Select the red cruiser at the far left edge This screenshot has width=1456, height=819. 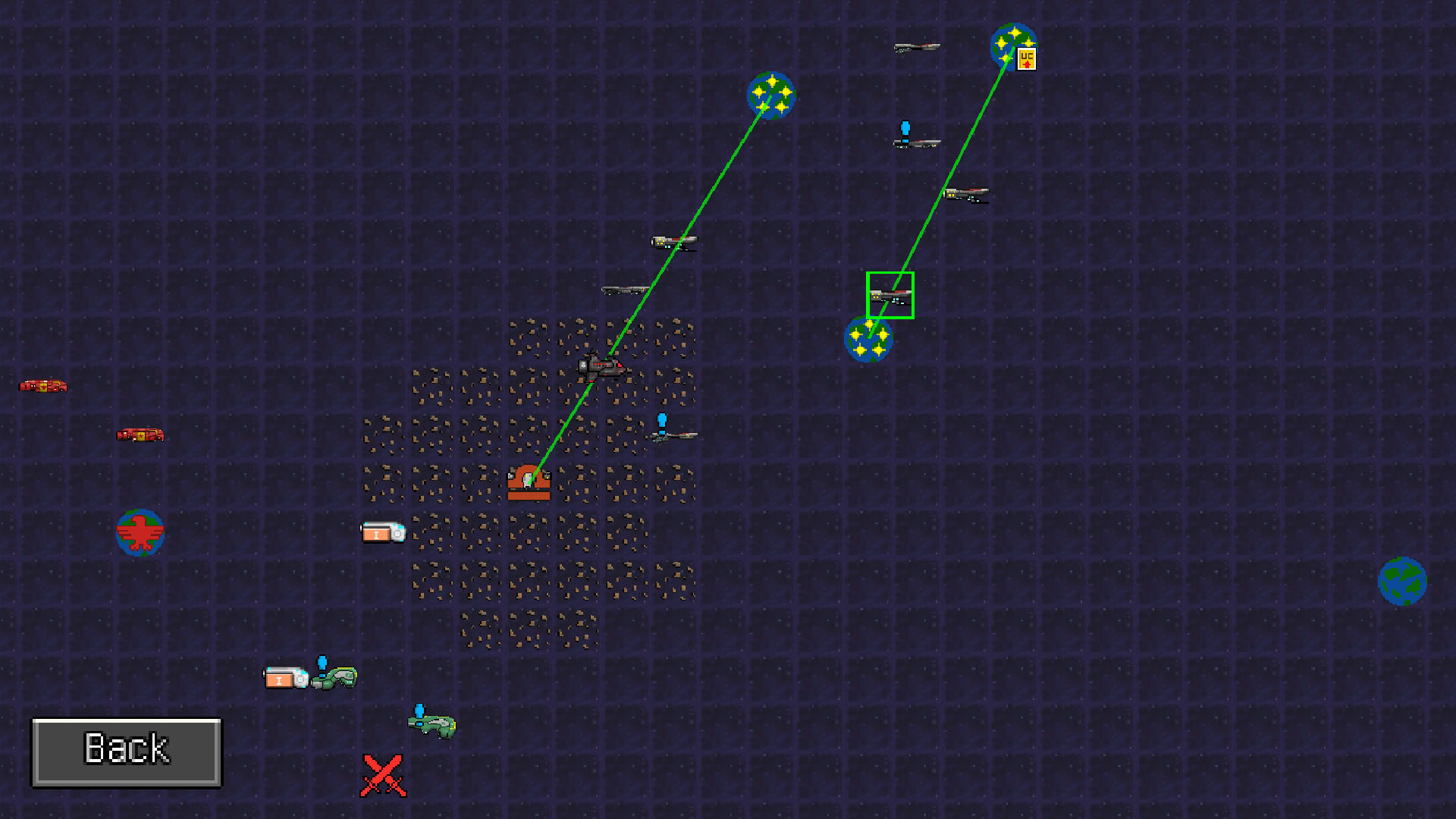coord(44,385)
